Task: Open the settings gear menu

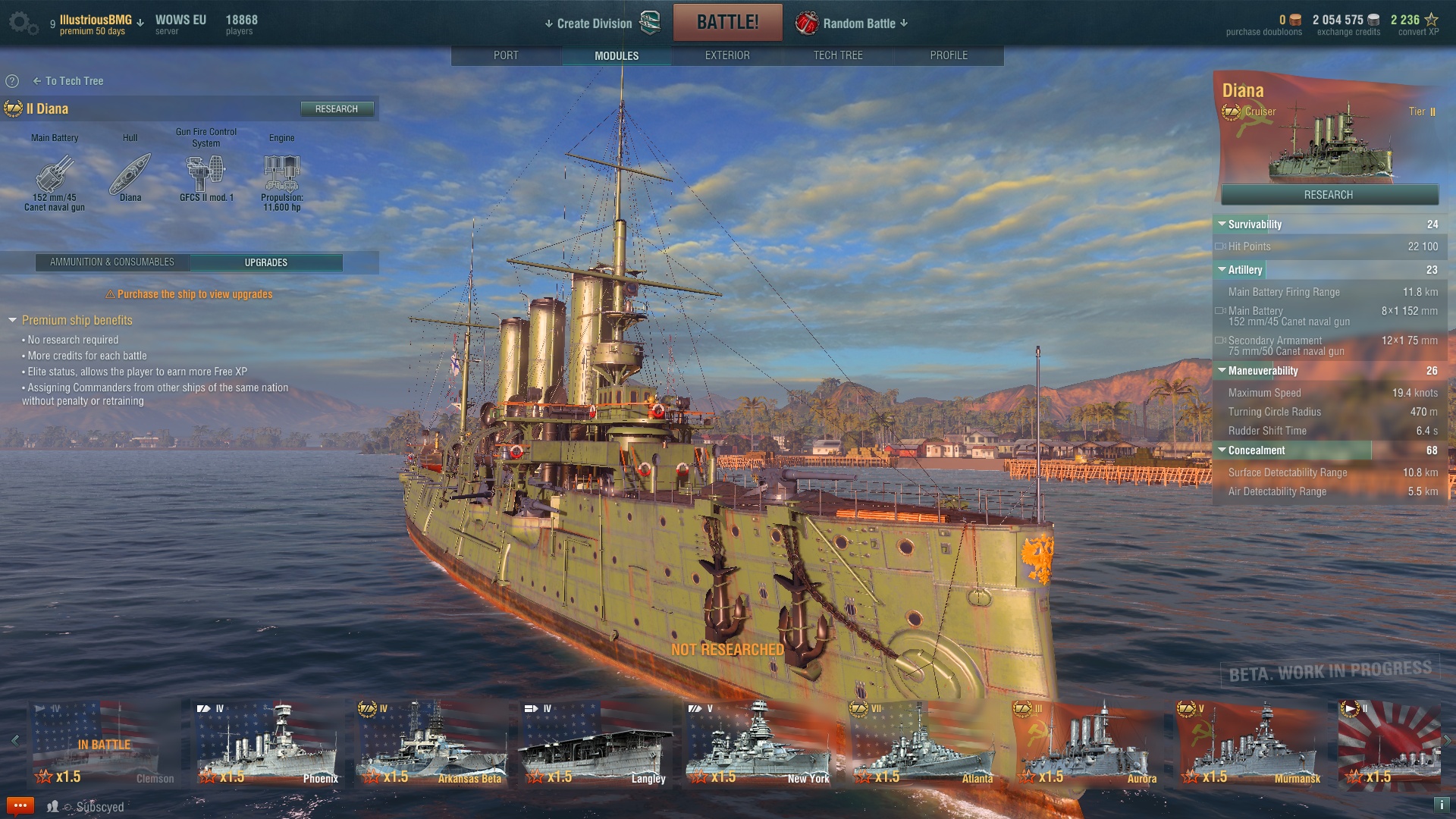Action: pyautogui.click(x=23, y=23)
